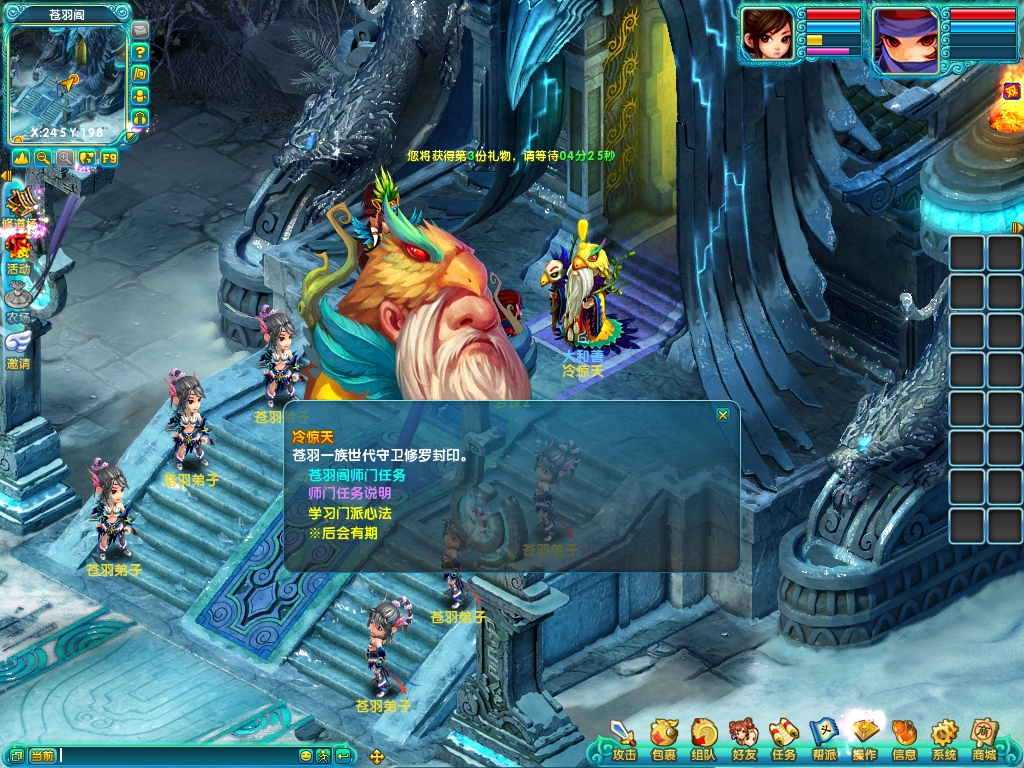Open the 系统 gear settings

click(944, 741)
